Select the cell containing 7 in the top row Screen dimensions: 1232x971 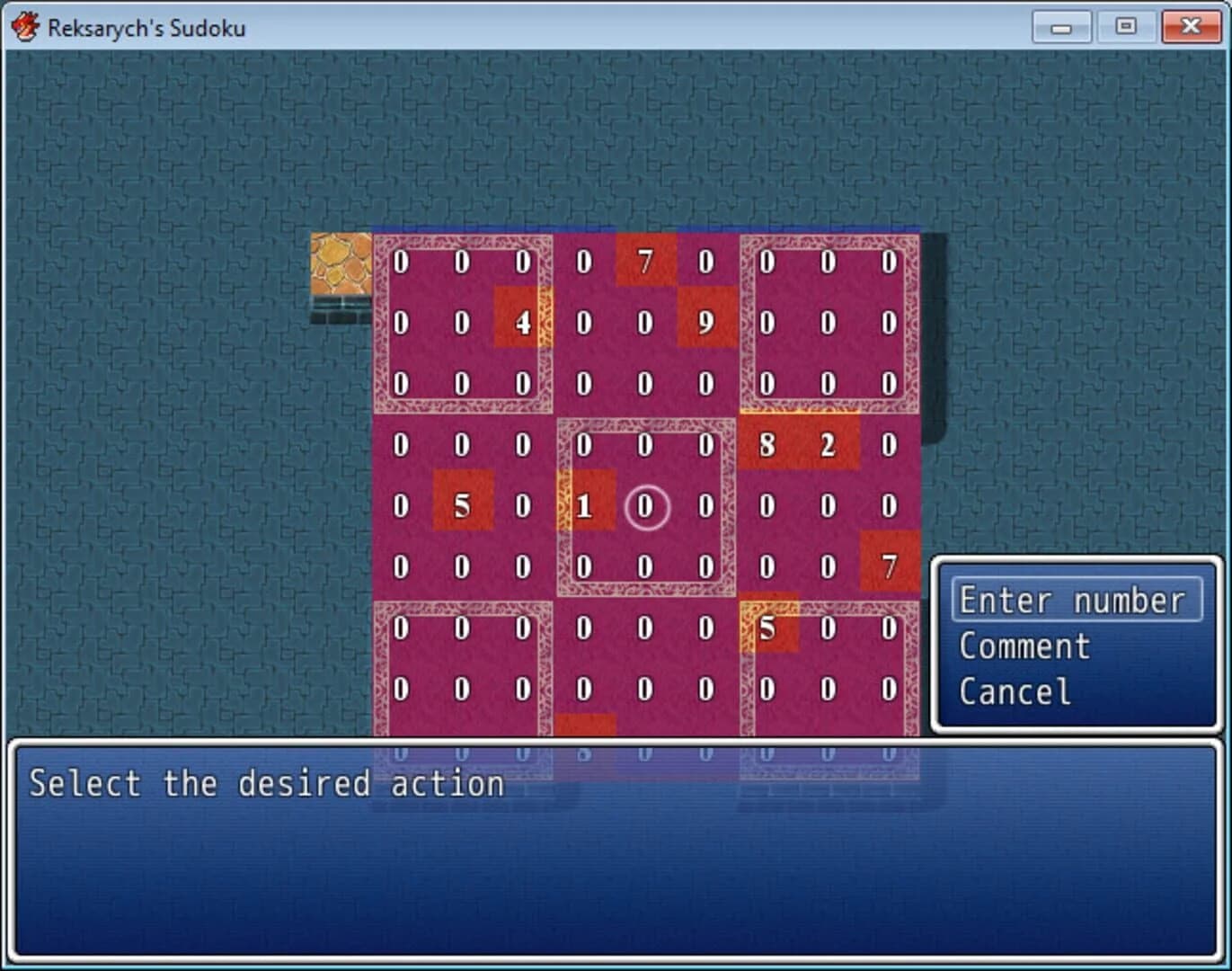click(x=644, y=263)
